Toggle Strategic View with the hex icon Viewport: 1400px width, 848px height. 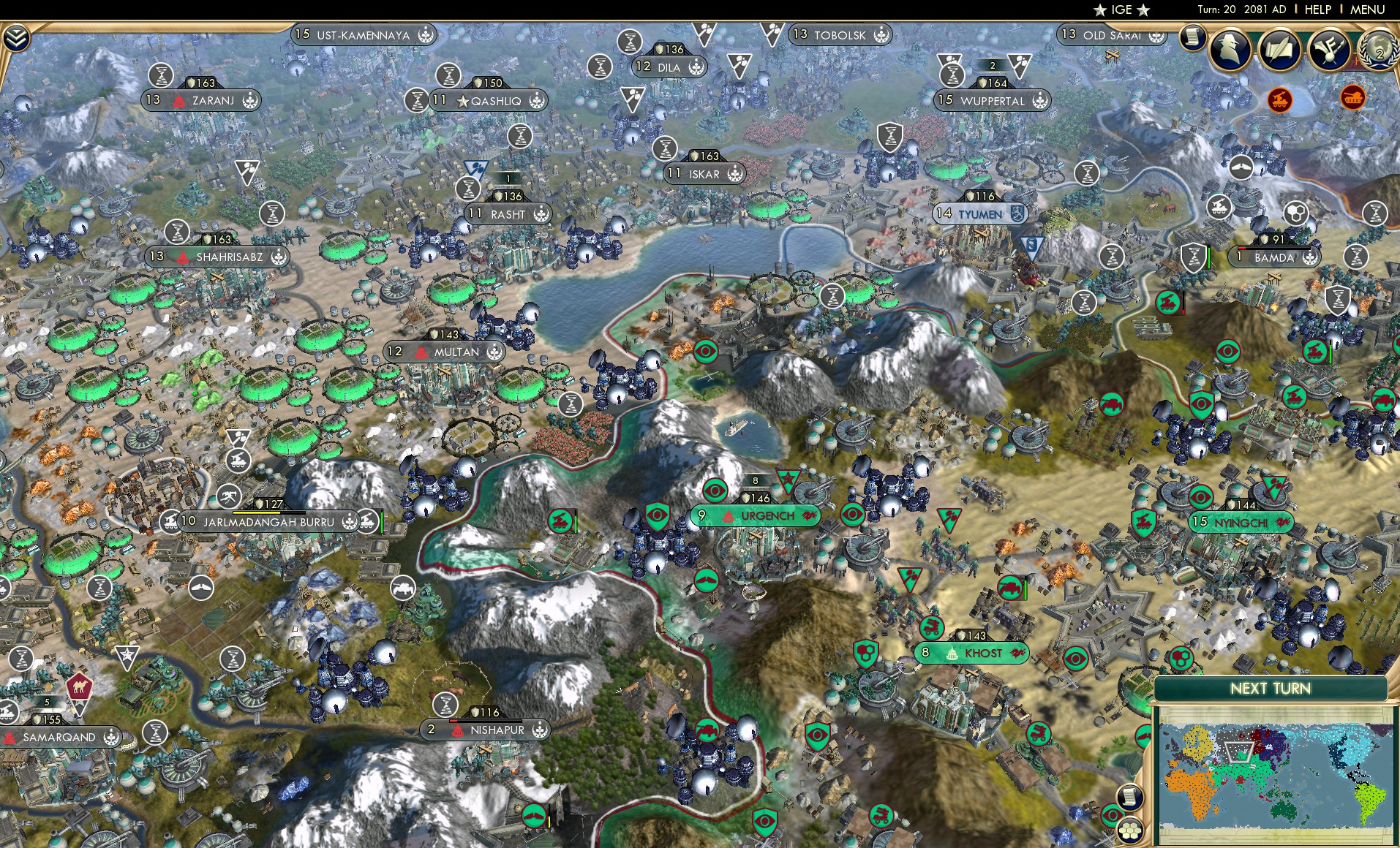[x=1129, y=831]
